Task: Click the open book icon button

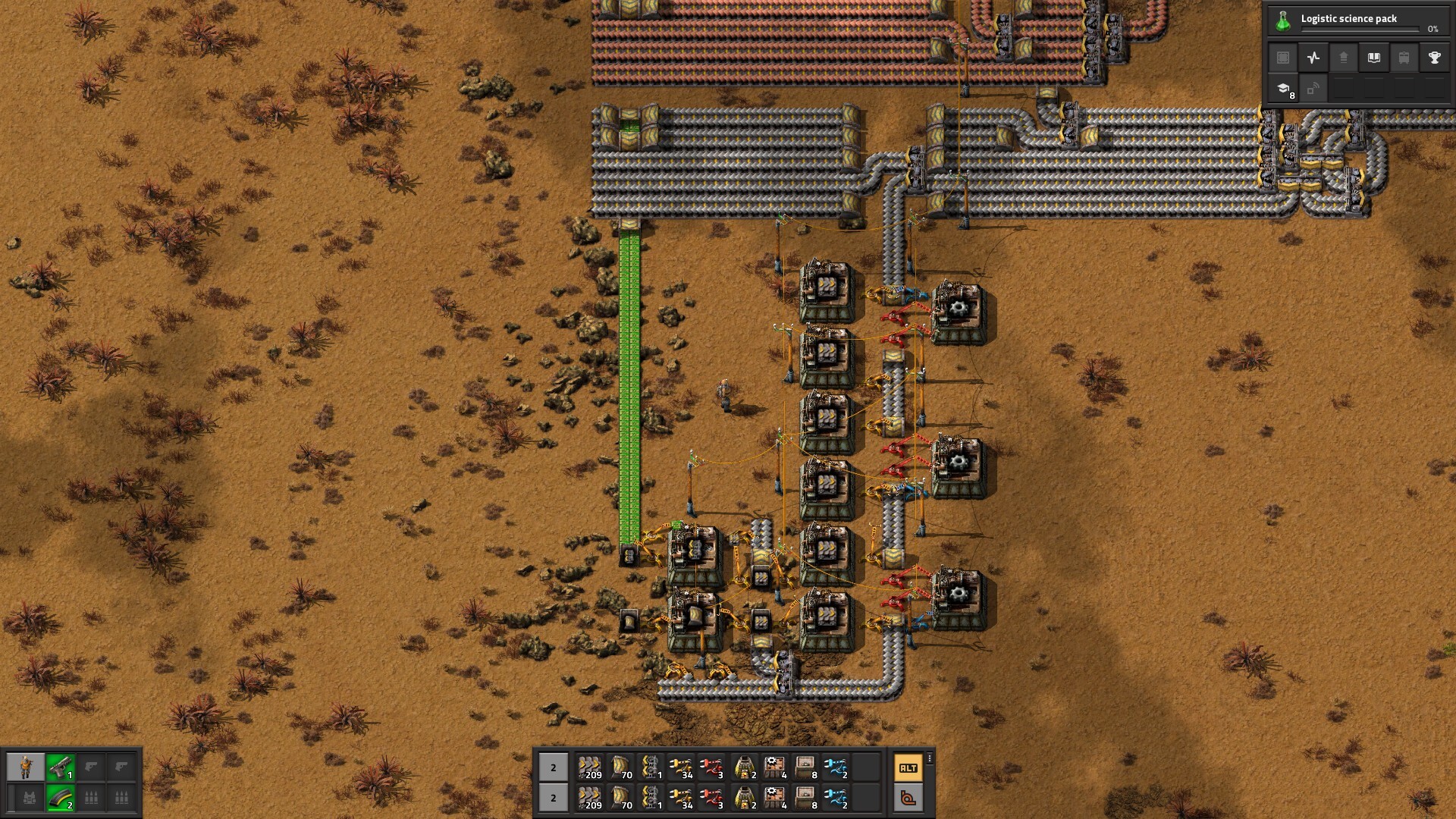Action: click(x=1373, y=58)
